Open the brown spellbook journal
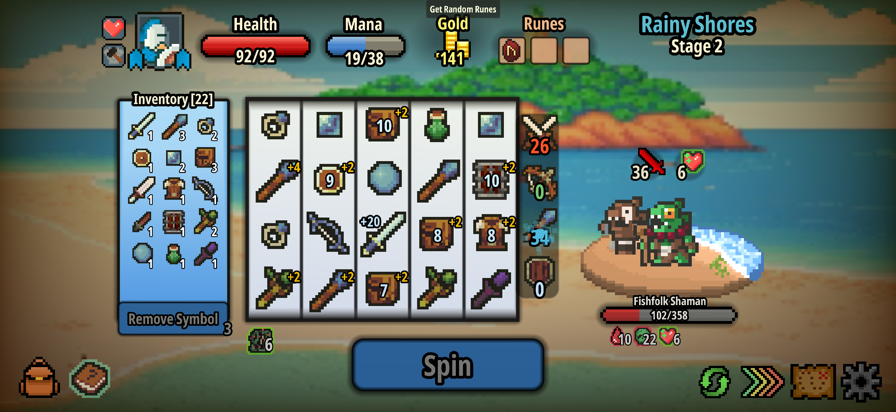The height and width of the screenshot is (412, 896). click(x=90, y=378)
